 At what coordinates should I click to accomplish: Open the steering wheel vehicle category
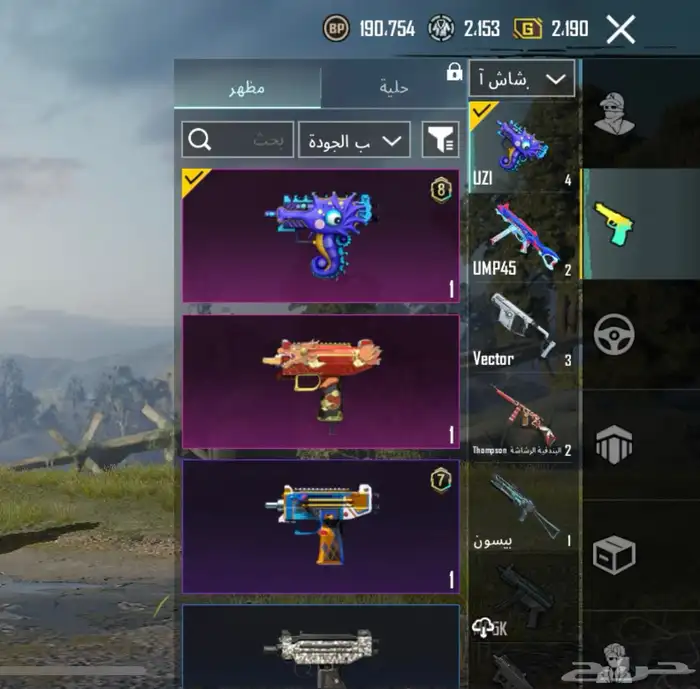(613, 335)
